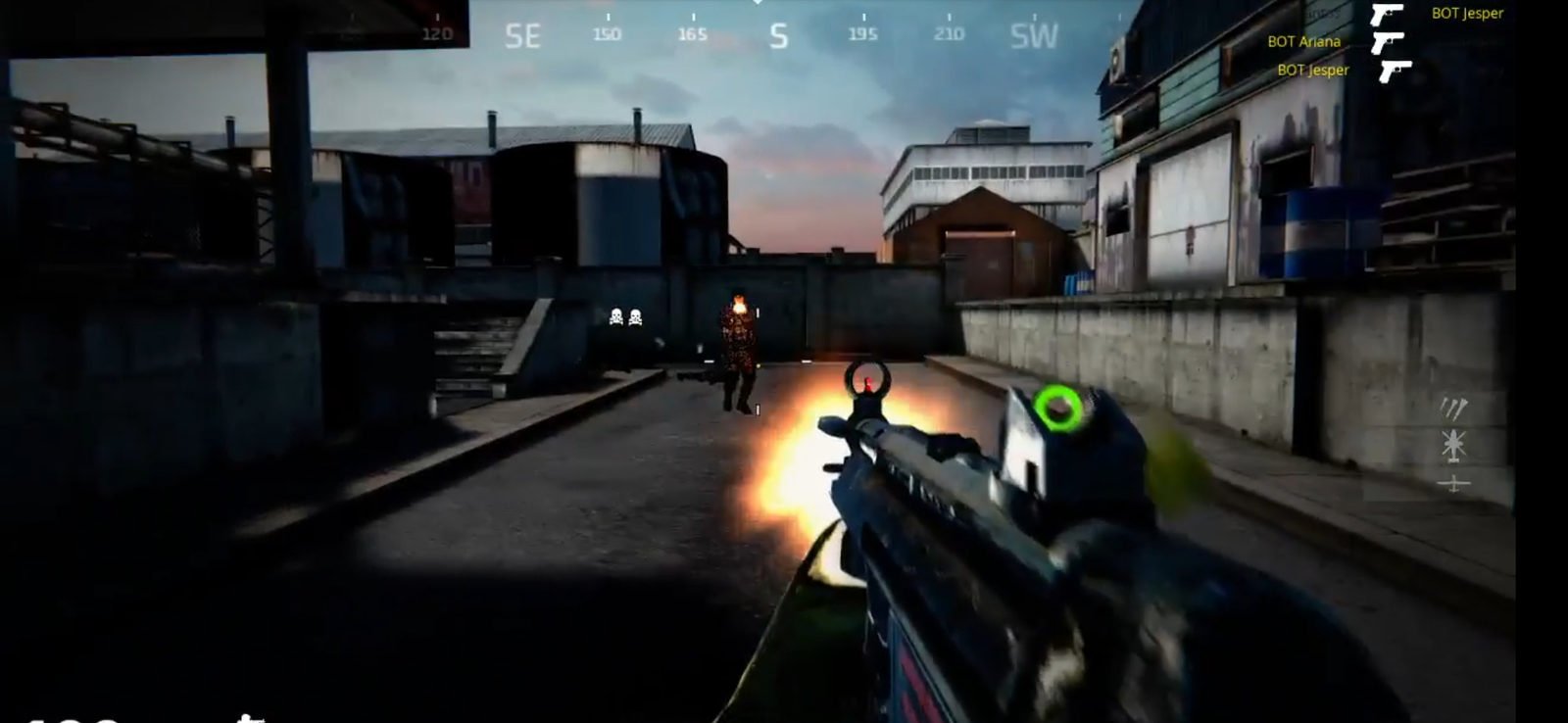
Task: Click the pistol icon beside top BOT Jesper kill
Action: point(1388,15)
